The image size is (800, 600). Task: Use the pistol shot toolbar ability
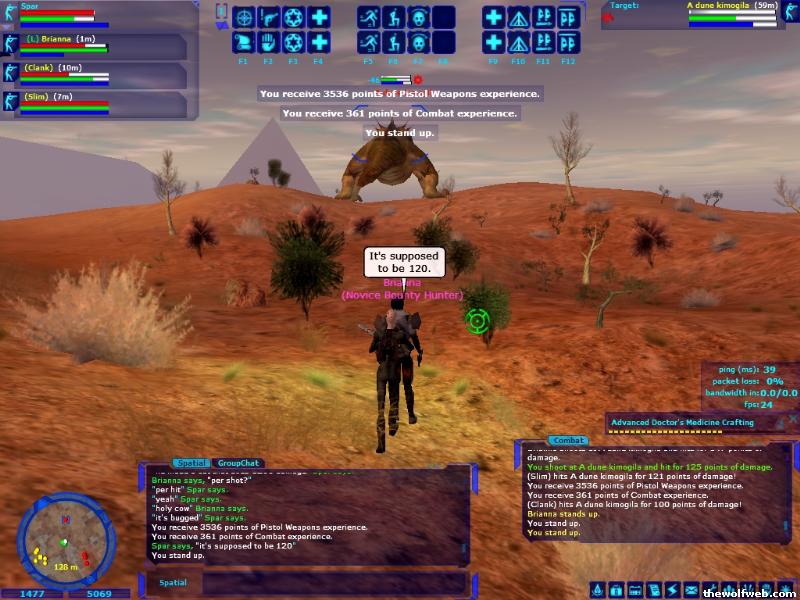268,18
